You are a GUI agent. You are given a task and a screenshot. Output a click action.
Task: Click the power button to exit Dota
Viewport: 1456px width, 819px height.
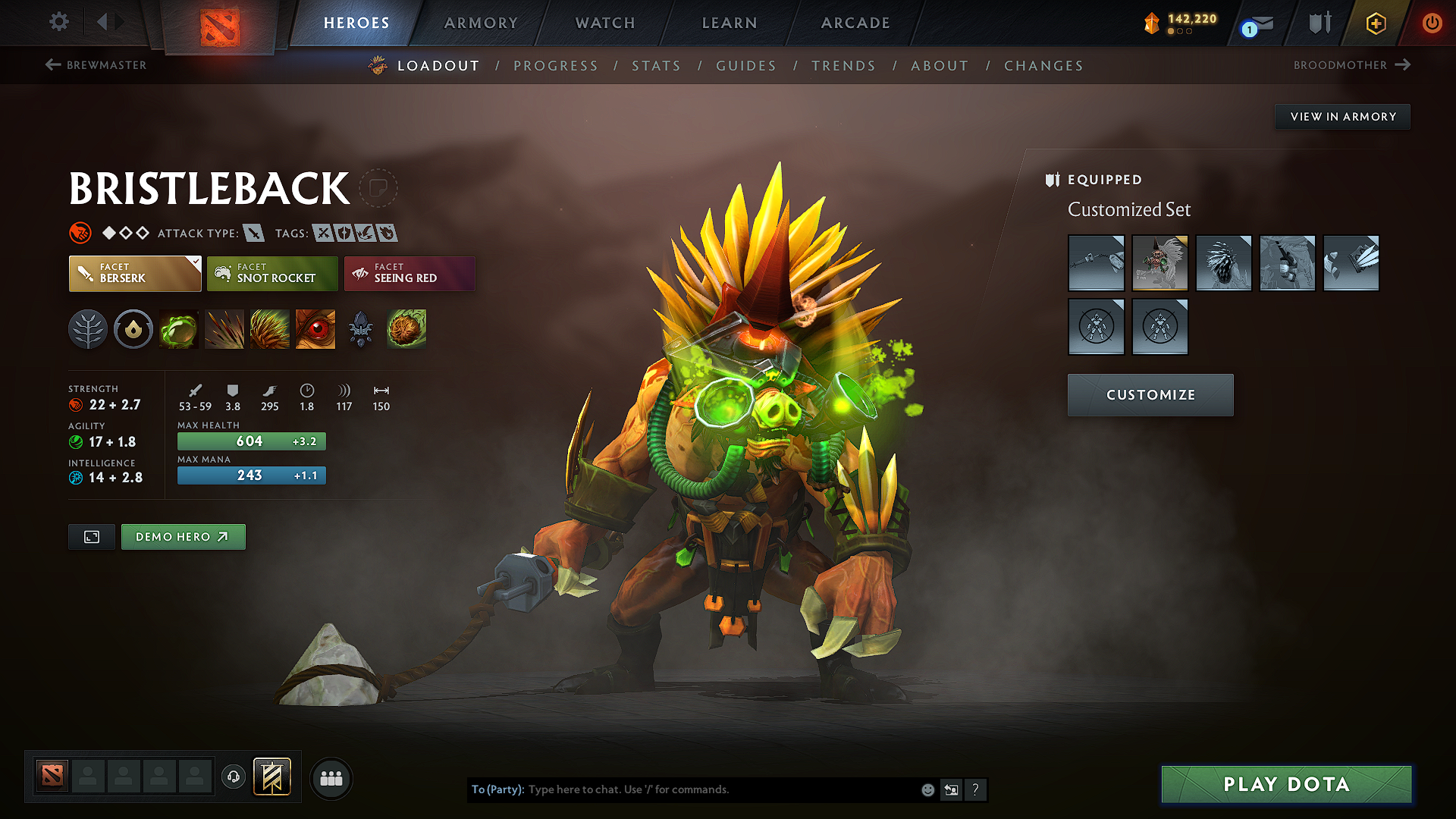coord(1432,23)
